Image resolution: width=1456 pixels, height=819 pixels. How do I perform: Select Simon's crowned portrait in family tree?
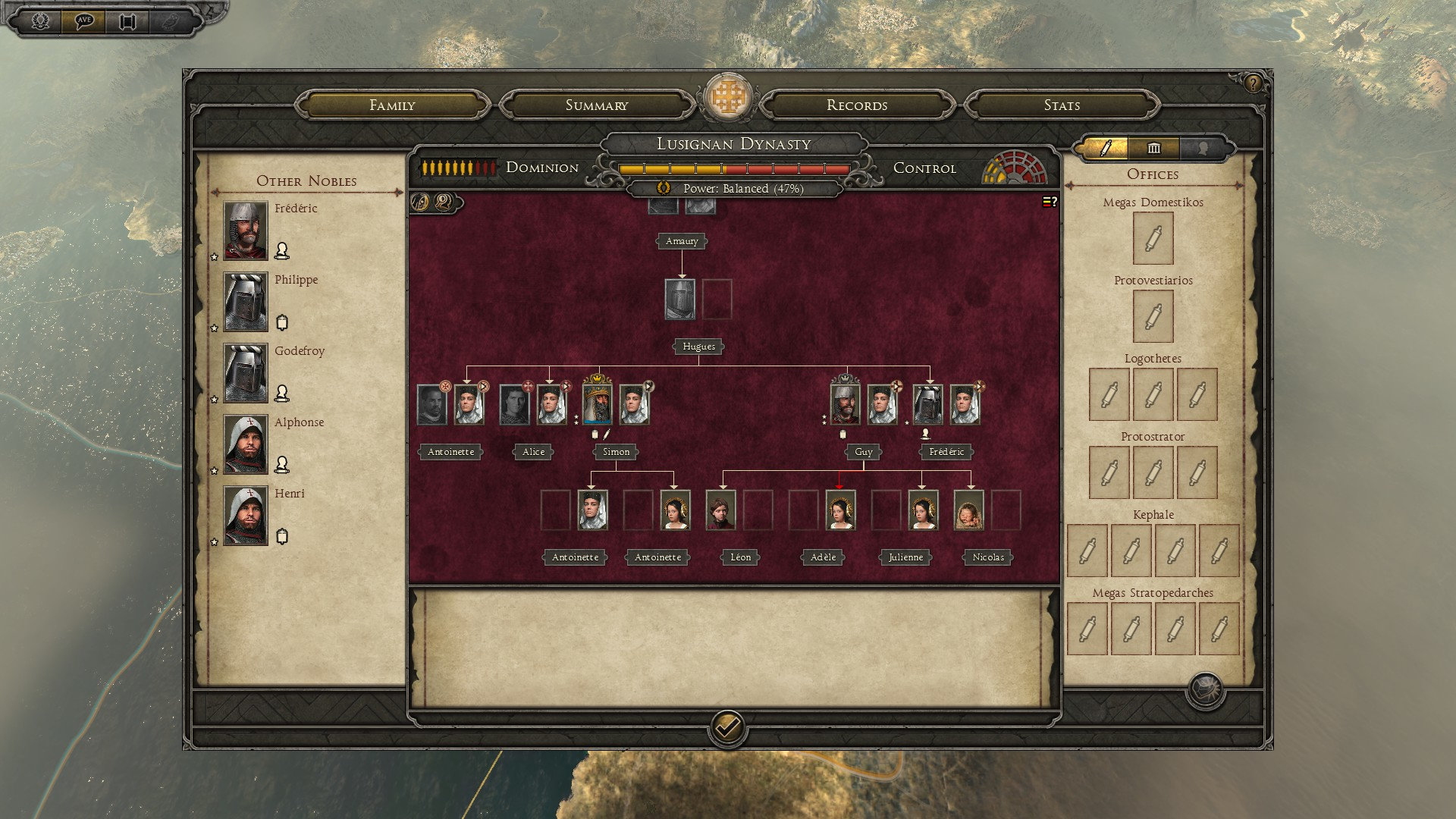597,404
